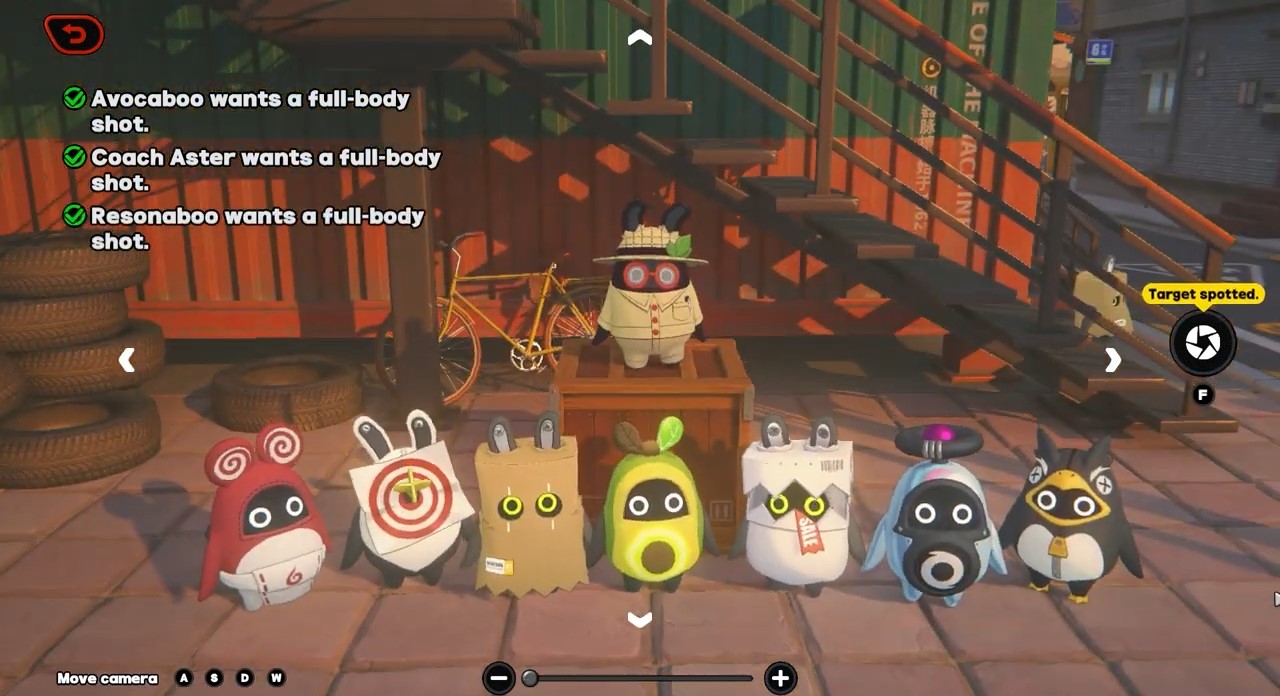Zoom in with the plus button

tap(780, 678)
